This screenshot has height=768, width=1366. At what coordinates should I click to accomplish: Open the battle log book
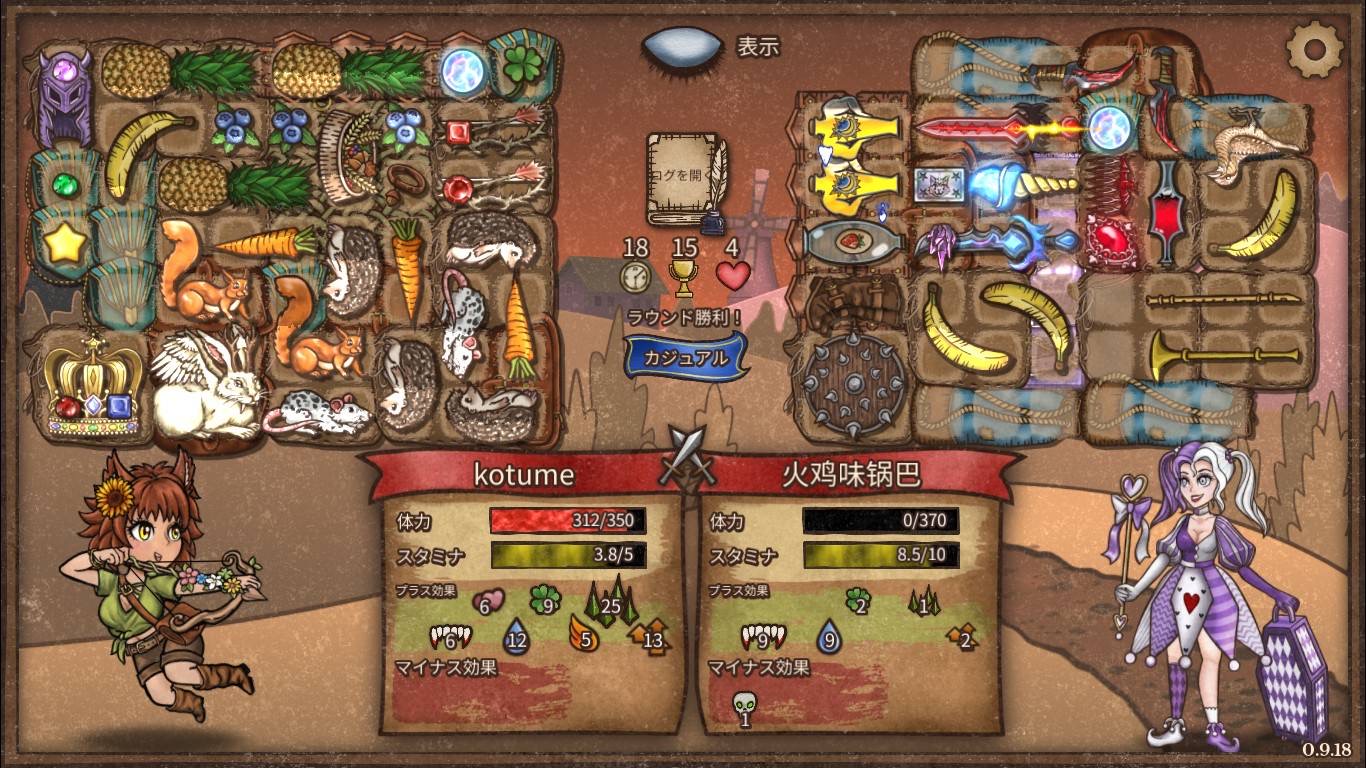coord(685,179)
